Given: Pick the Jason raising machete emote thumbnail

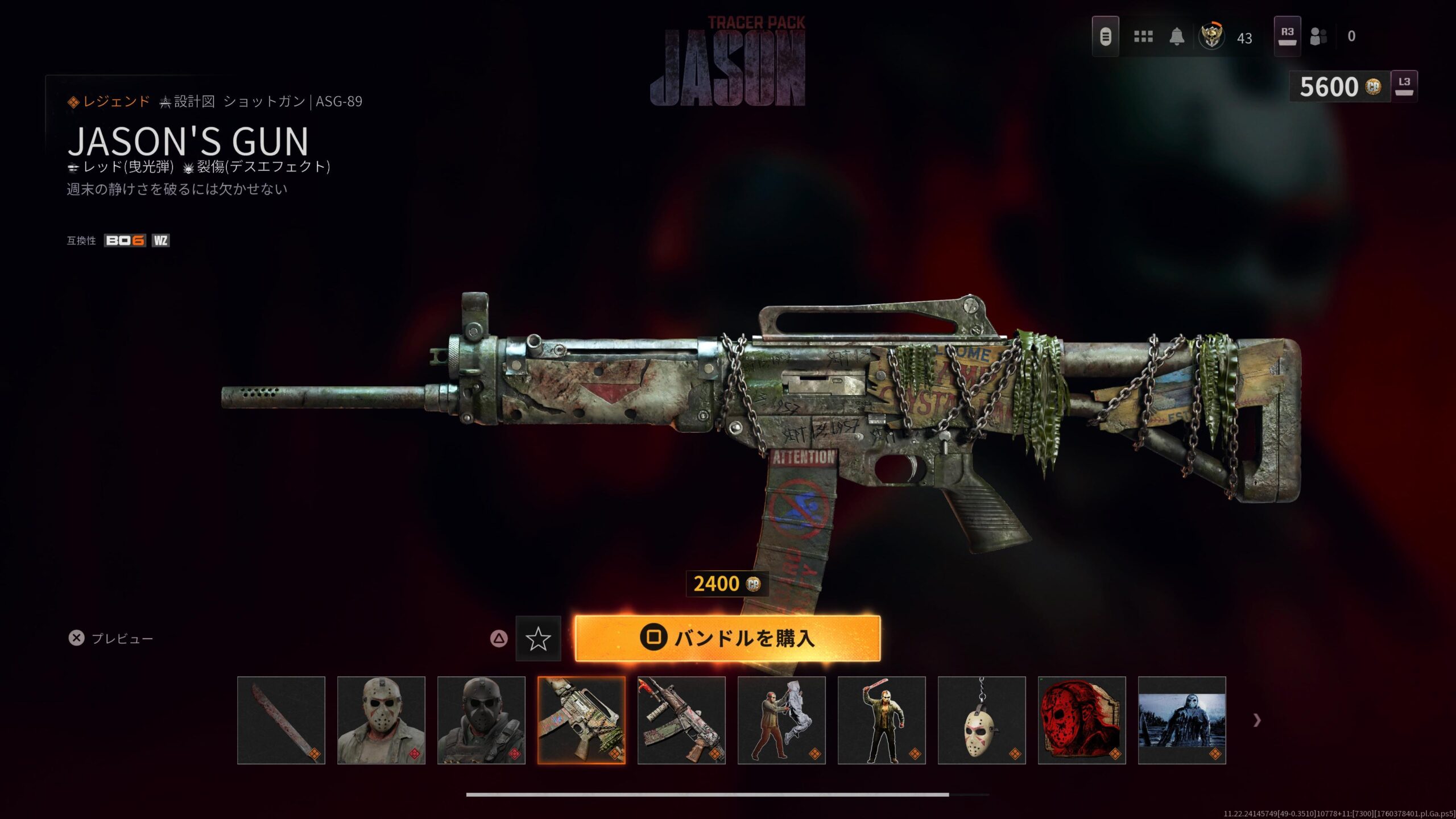Looking at the screenshot, I should [882, 720].
